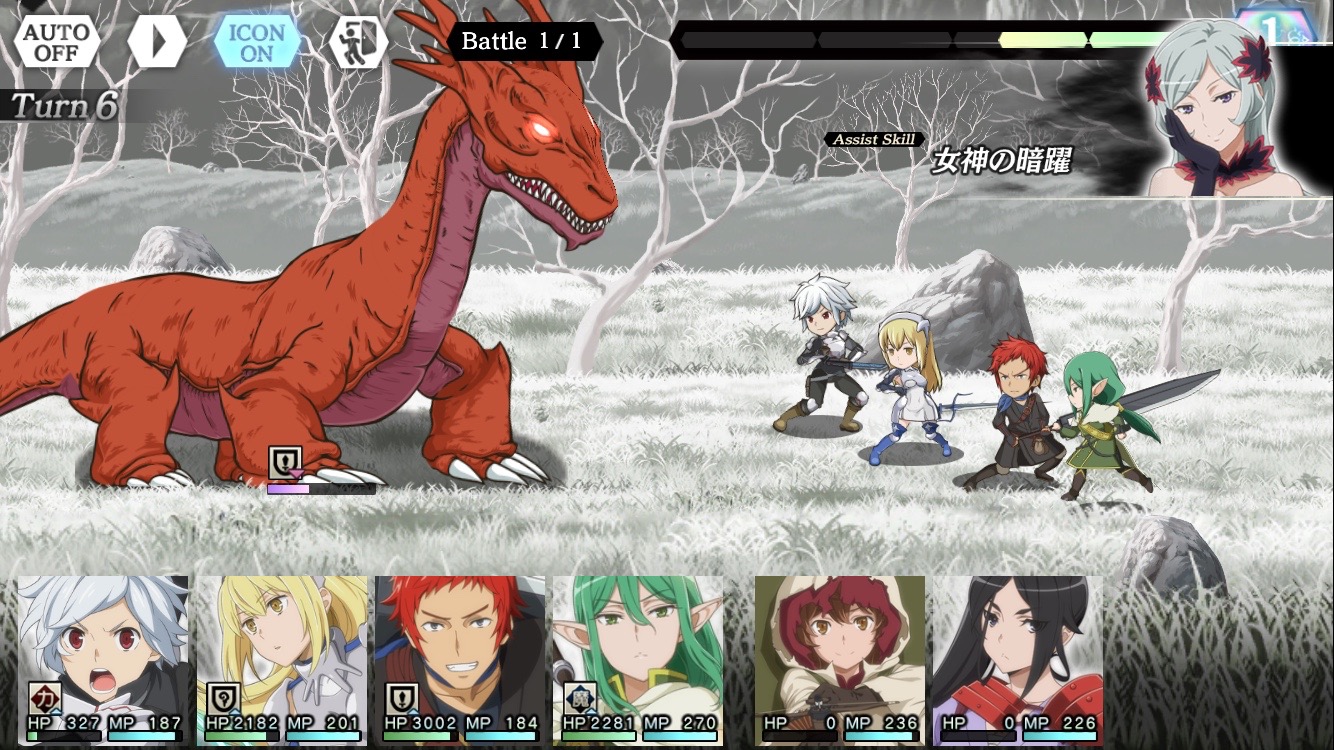Click the fast-forward play arrow button

tap(158, 42)
